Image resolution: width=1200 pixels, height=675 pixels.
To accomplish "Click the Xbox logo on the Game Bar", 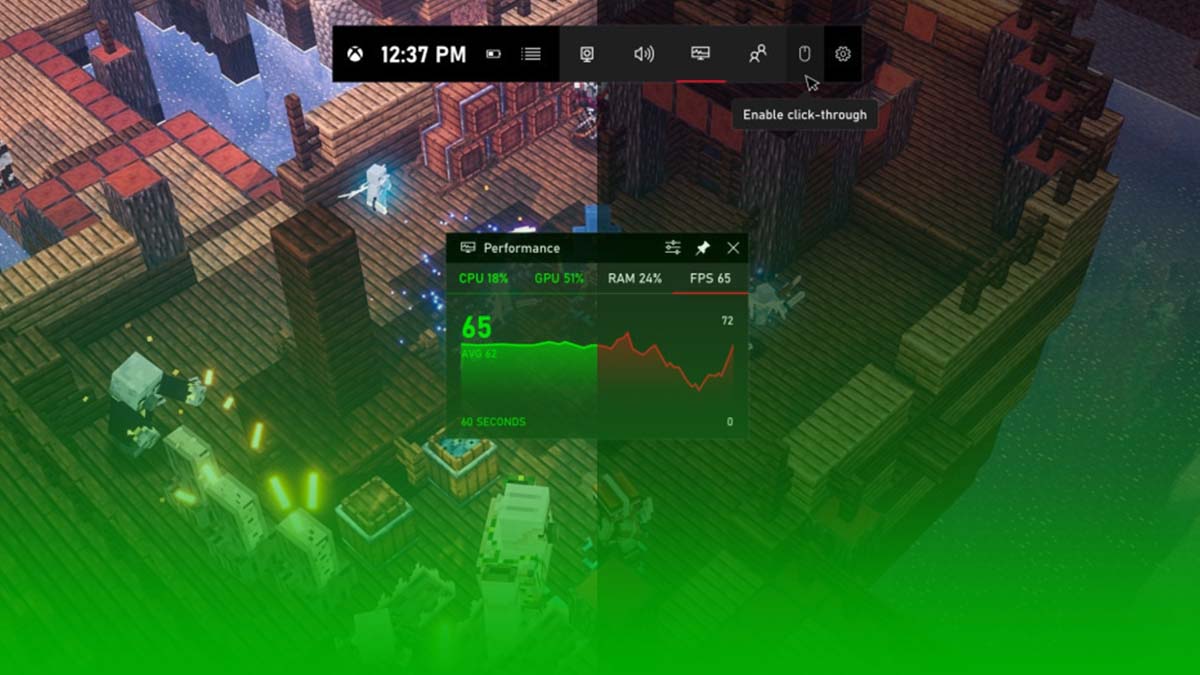I will click(x=355, y=54).
